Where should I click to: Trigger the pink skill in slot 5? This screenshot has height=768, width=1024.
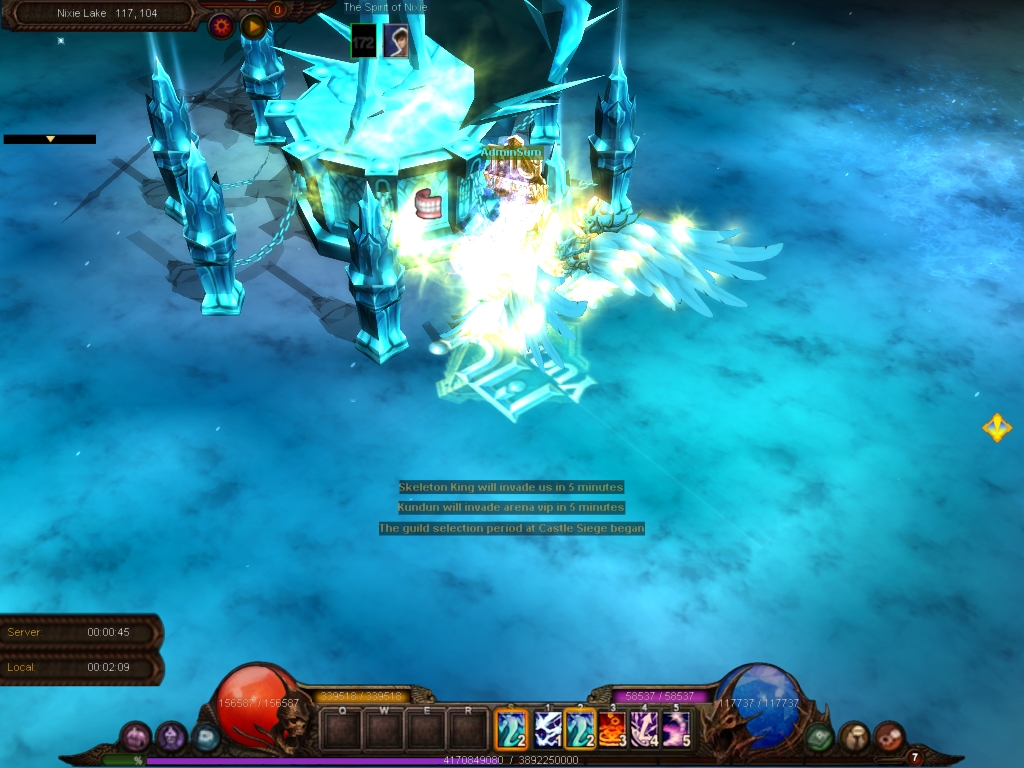point(676,730)
